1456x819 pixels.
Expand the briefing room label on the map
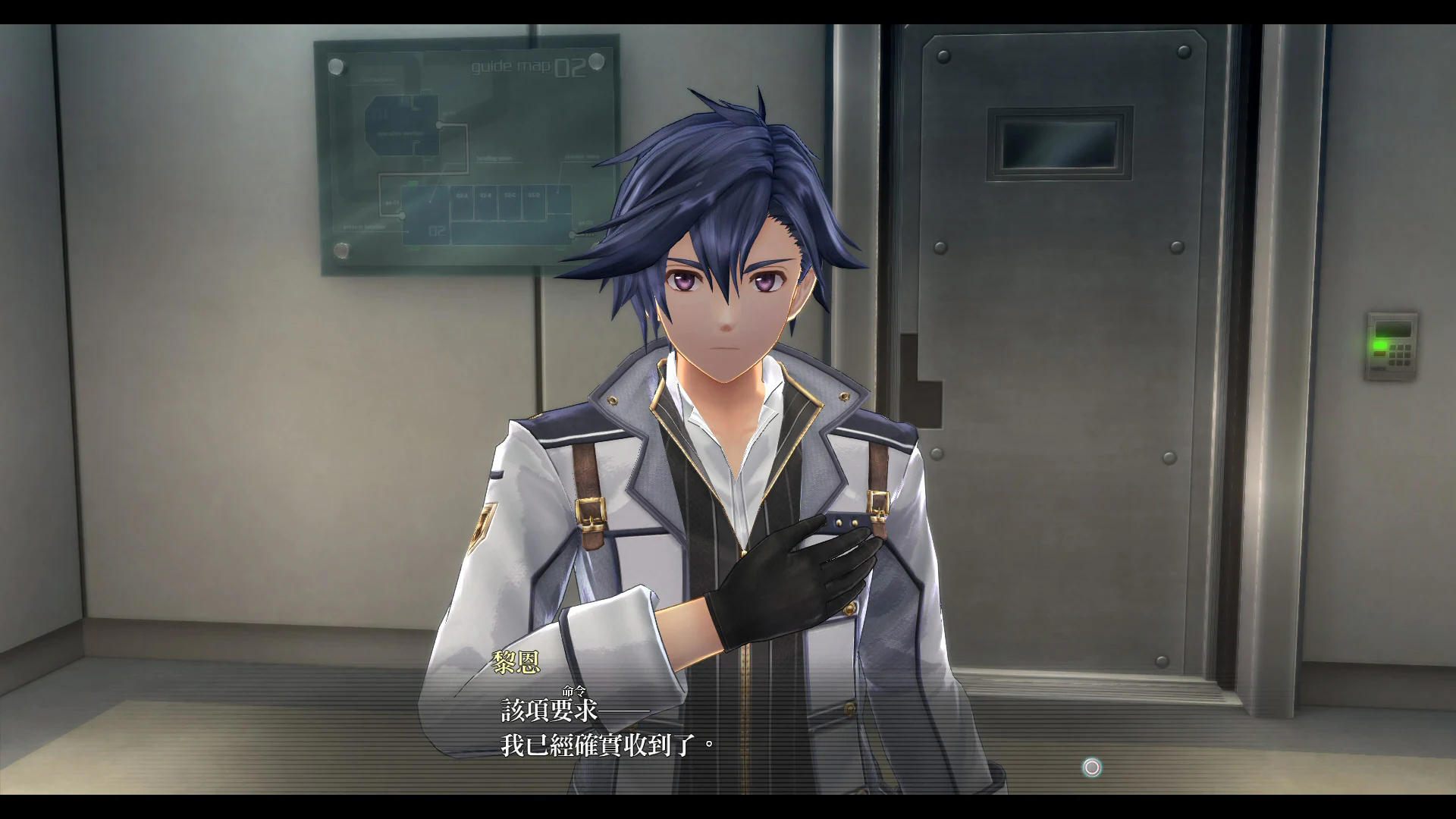[x=495, y=158]
